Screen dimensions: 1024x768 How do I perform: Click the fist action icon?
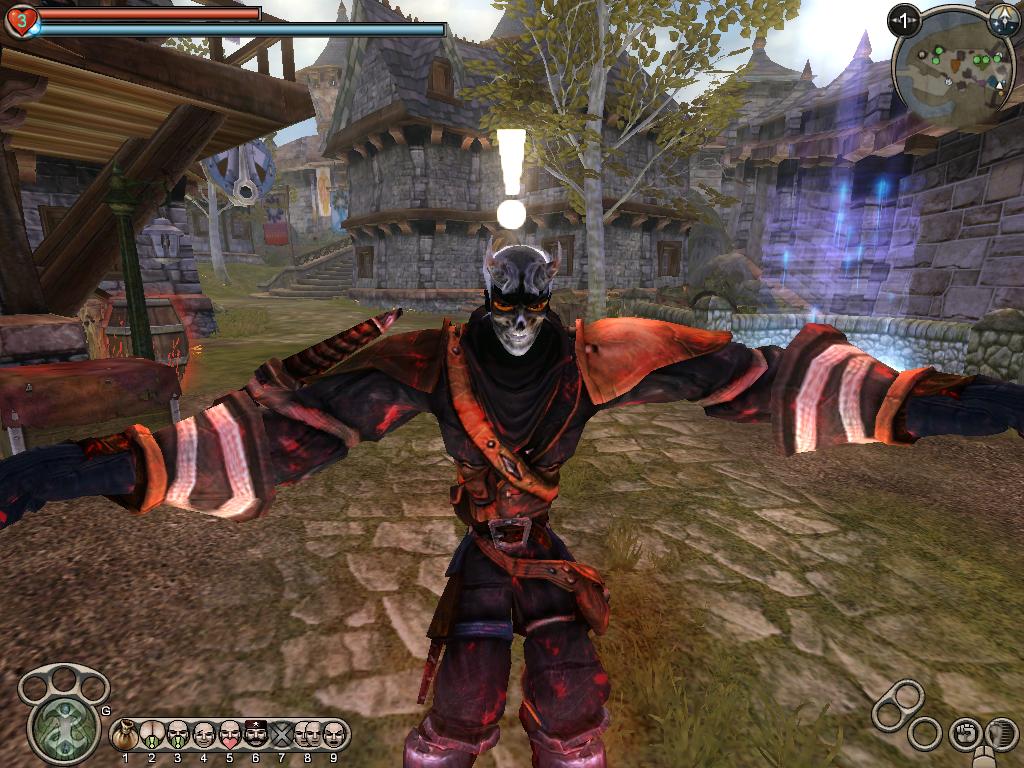pyautogui.click(x=964, y=733)
